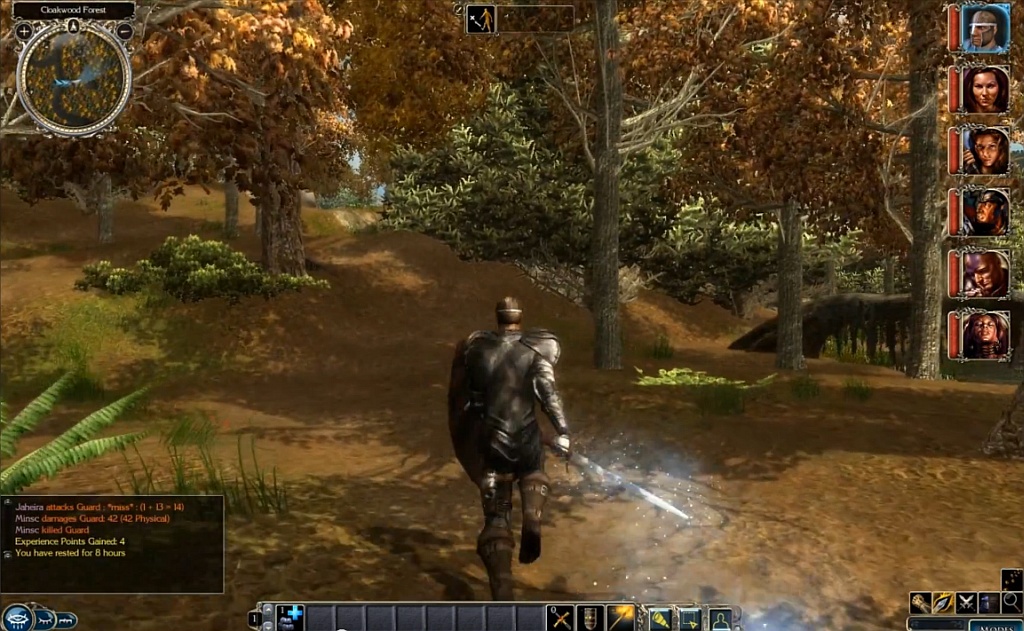Toggle the minimap north-lock arrow button
The width and height of the screenshot is (1024, 631).
[73, 25]
